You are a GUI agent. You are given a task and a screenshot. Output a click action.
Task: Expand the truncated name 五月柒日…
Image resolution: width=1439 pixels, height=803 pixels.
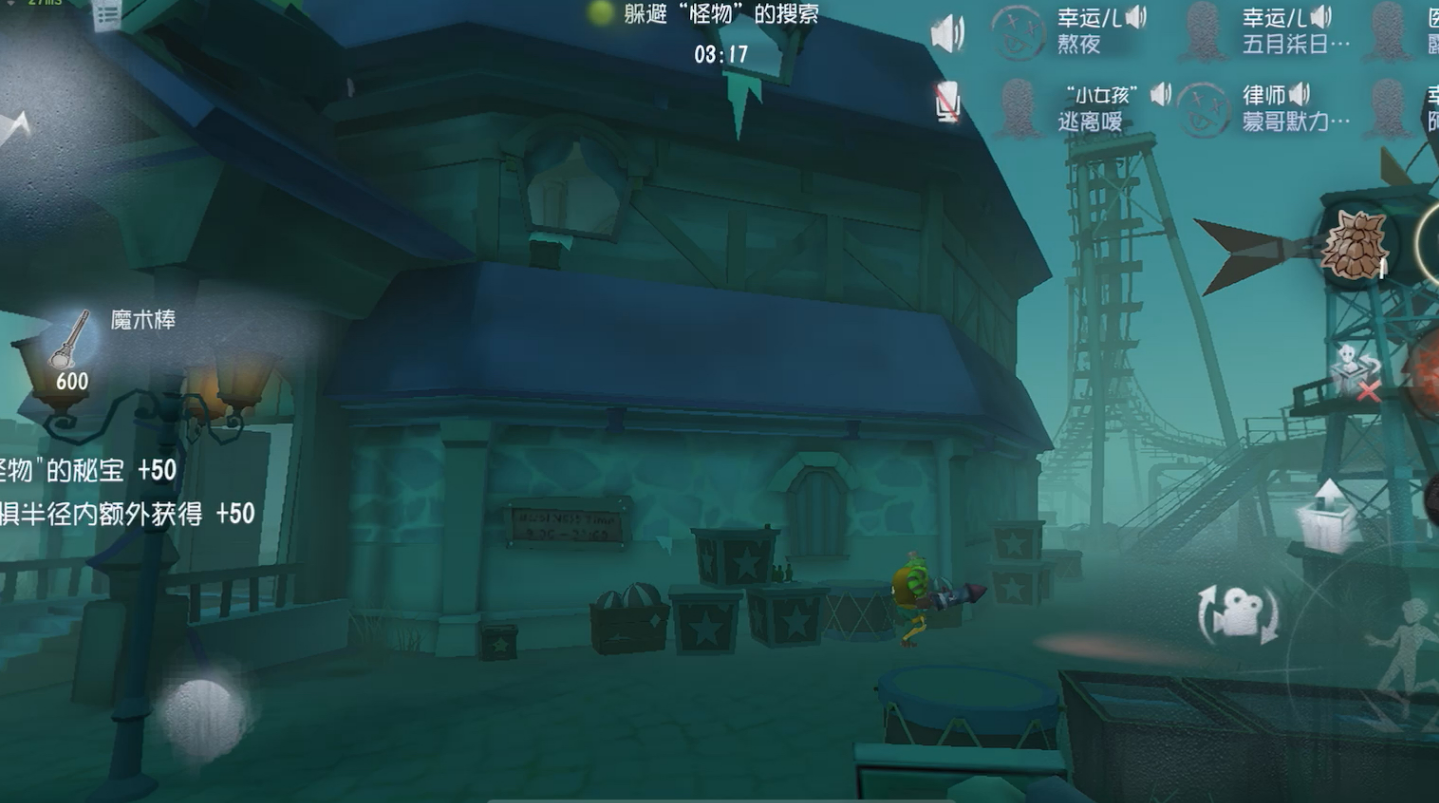click(1296, 45)
